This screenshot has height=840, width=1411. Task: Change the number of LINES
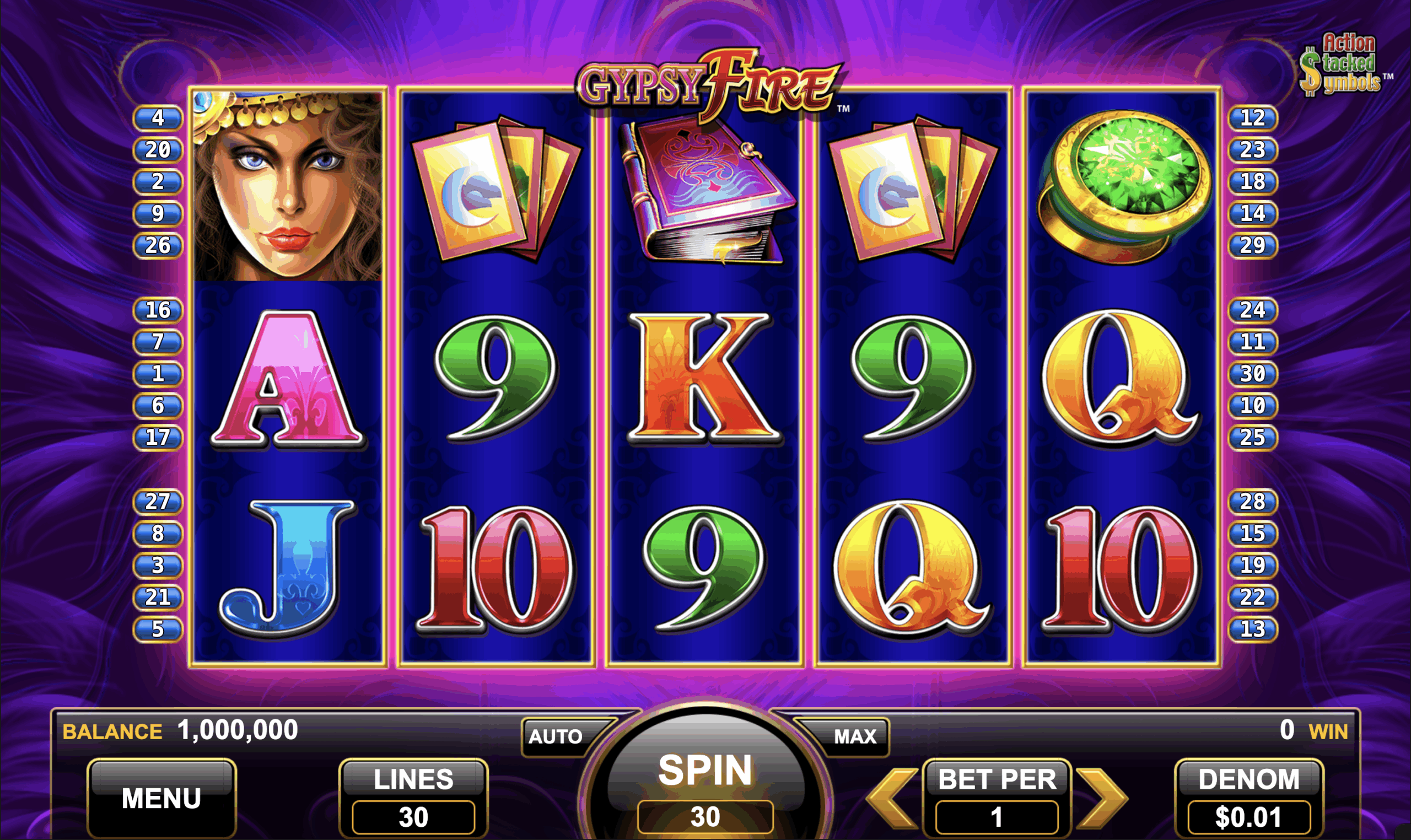413,798
